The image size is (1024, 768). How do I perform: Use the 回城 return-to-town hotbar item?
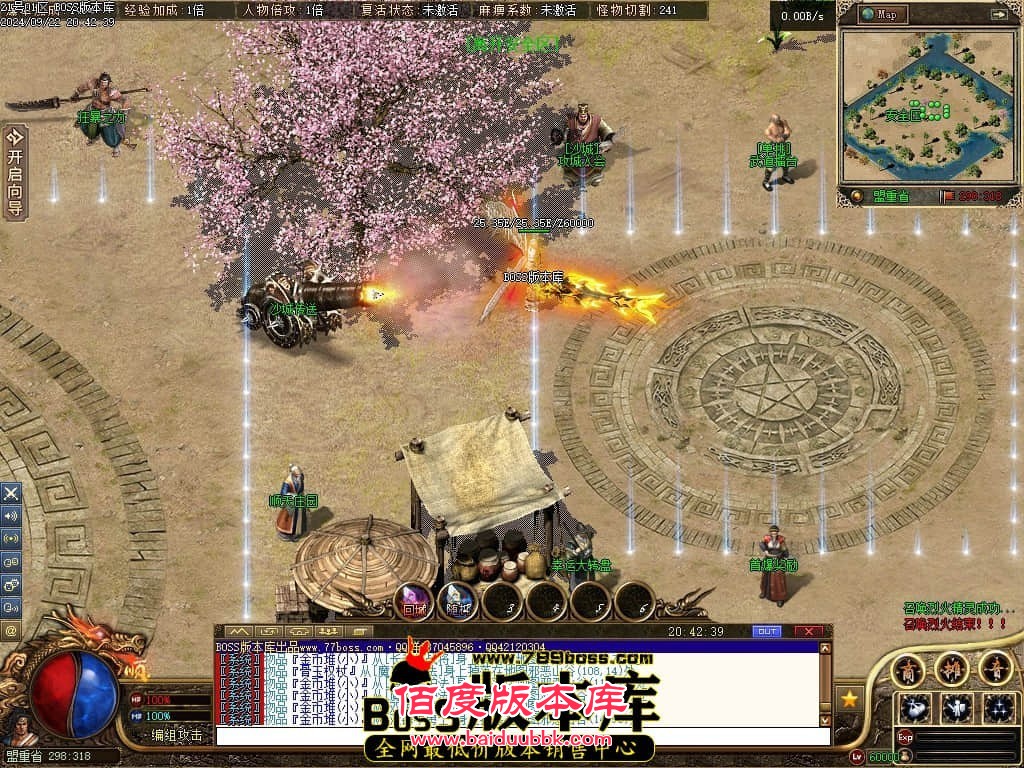[x=414, y=601]
